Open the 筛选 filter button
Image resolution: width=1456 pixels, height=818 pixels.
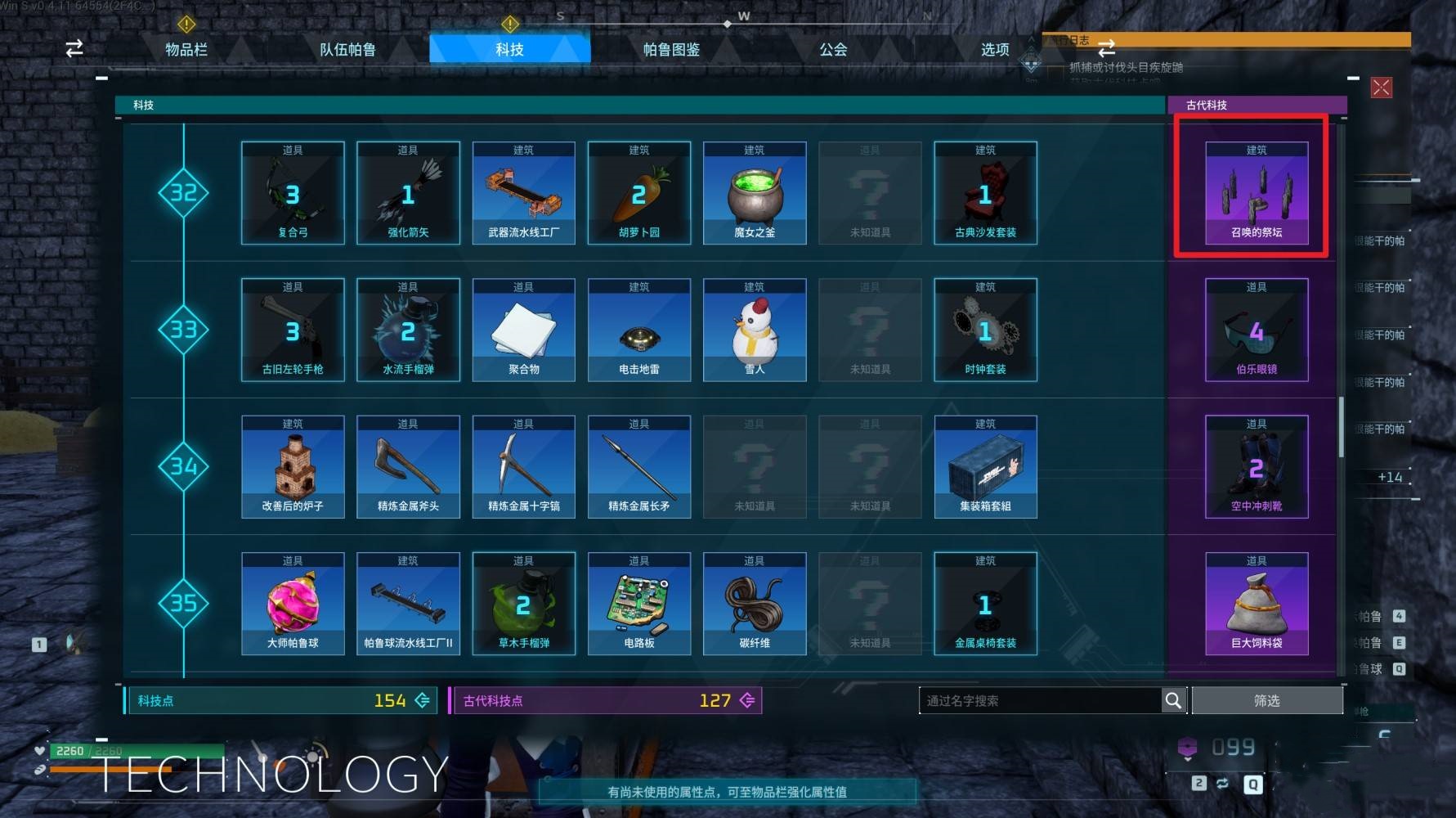1266,700
